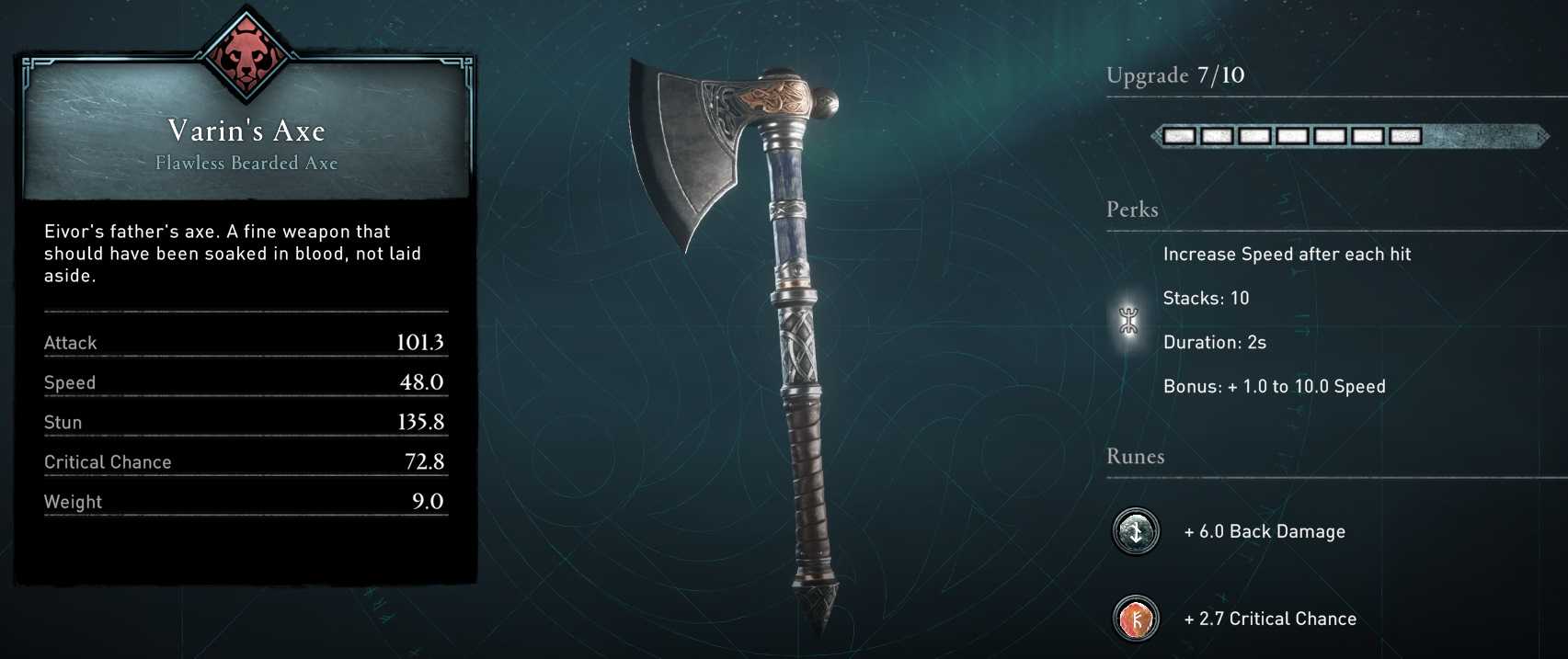Select the Critical Chance rune slot
Screen dimensions: 1568x659
tap(1136, 619)
